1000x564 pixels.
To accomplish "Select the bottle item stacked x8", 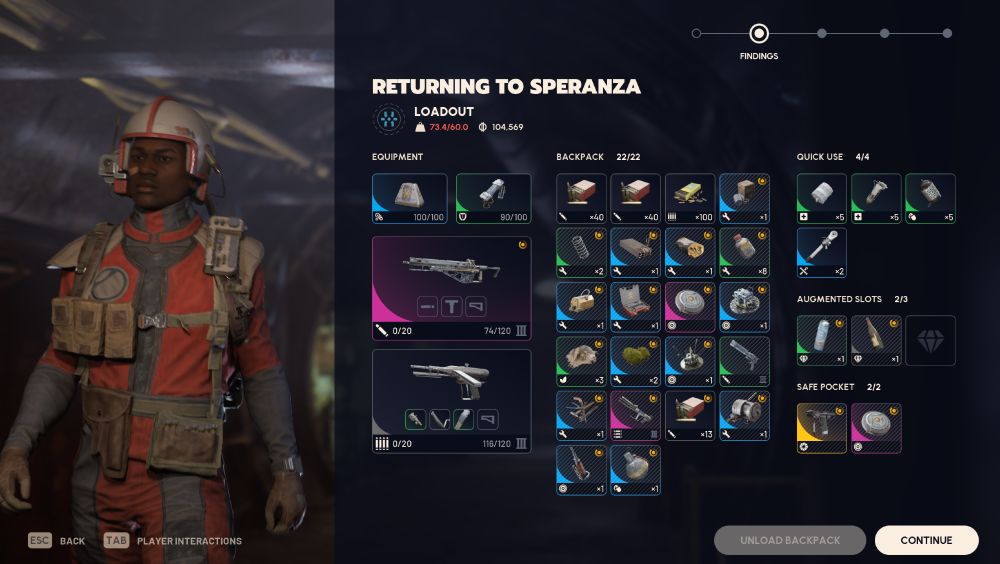I will coord(744,252).
